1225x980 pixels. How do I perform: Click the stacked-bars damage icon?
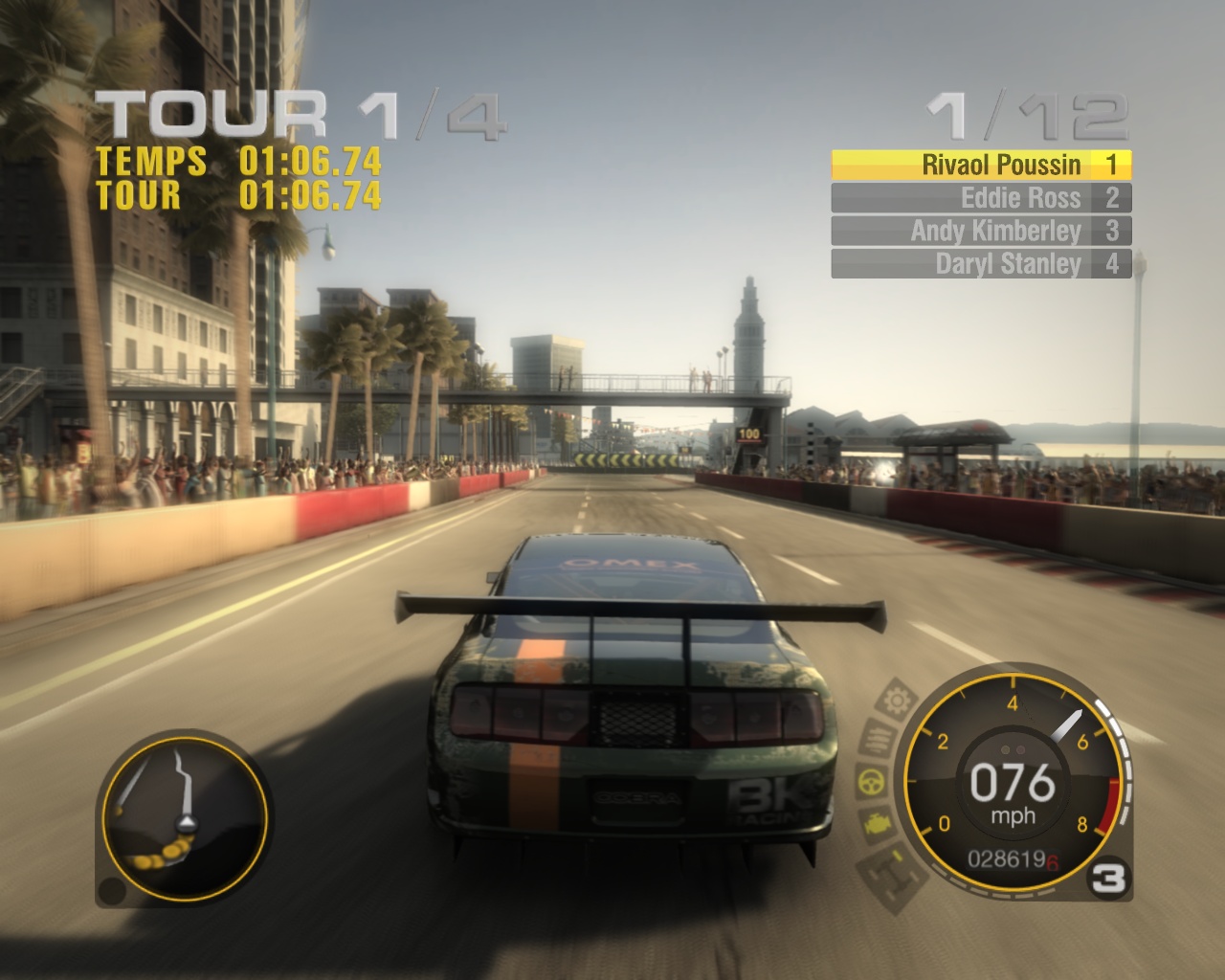click(x=878, y=739)
